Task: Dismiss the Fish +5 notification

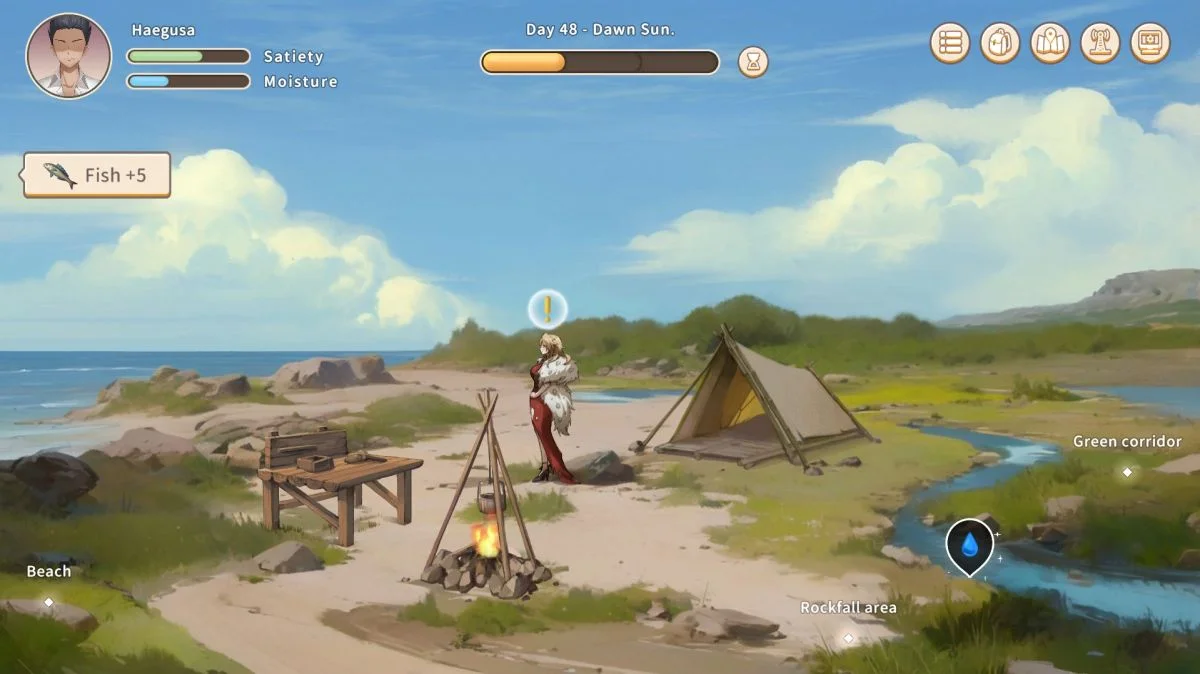Action: click(x=97, y=175)
